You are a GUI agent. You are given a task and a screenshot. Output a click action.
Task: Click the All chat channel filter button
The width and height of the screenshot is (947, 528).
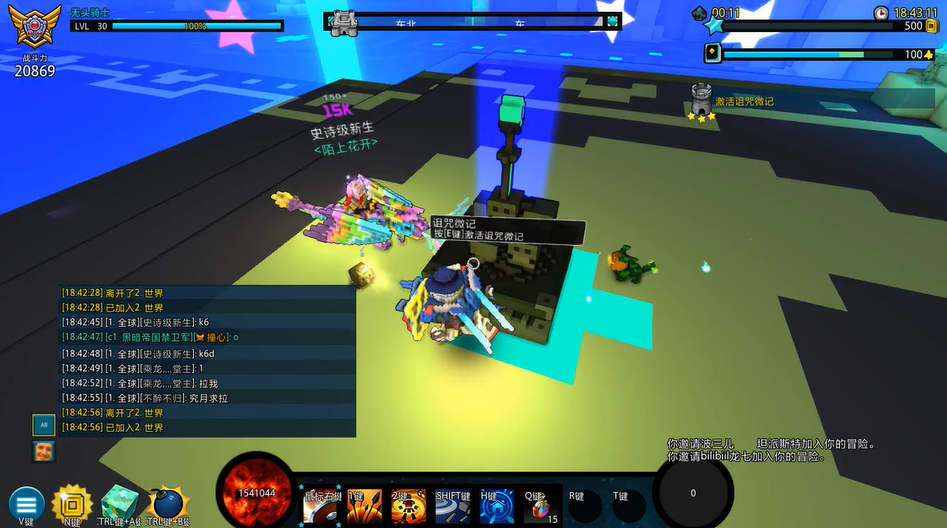coord(42,424)
